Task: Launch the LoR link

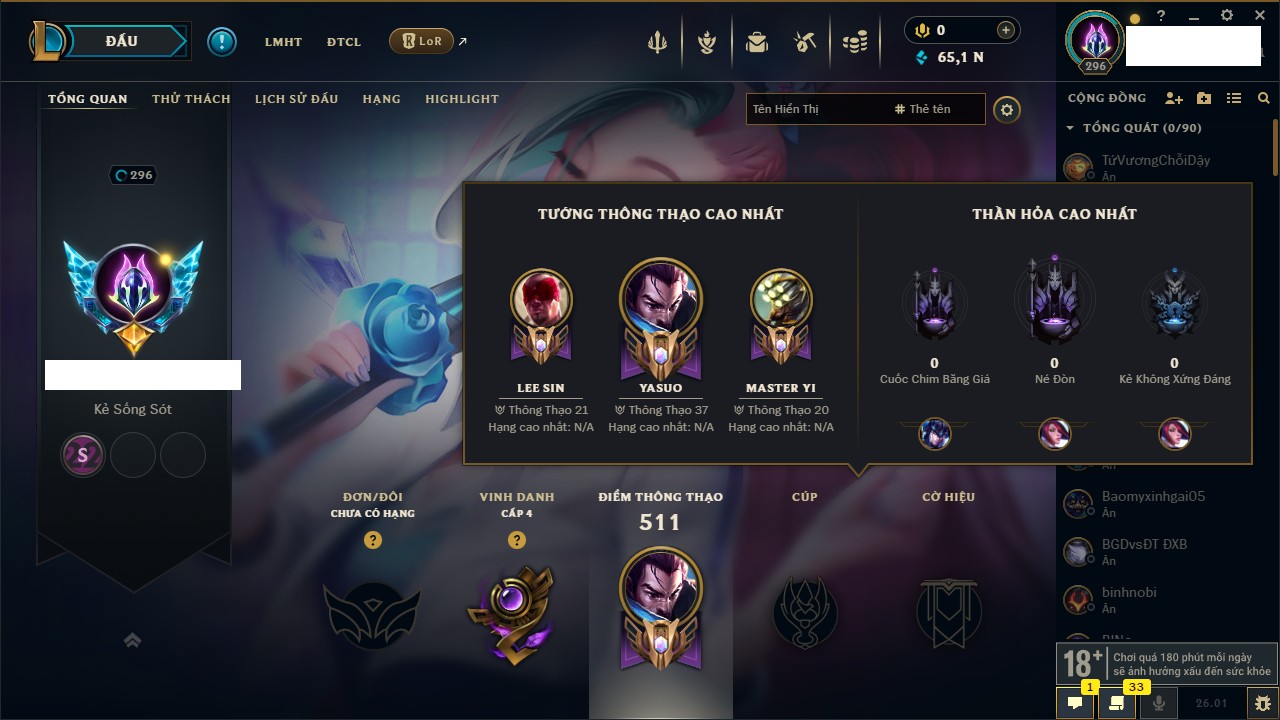Action: (422, 41)
